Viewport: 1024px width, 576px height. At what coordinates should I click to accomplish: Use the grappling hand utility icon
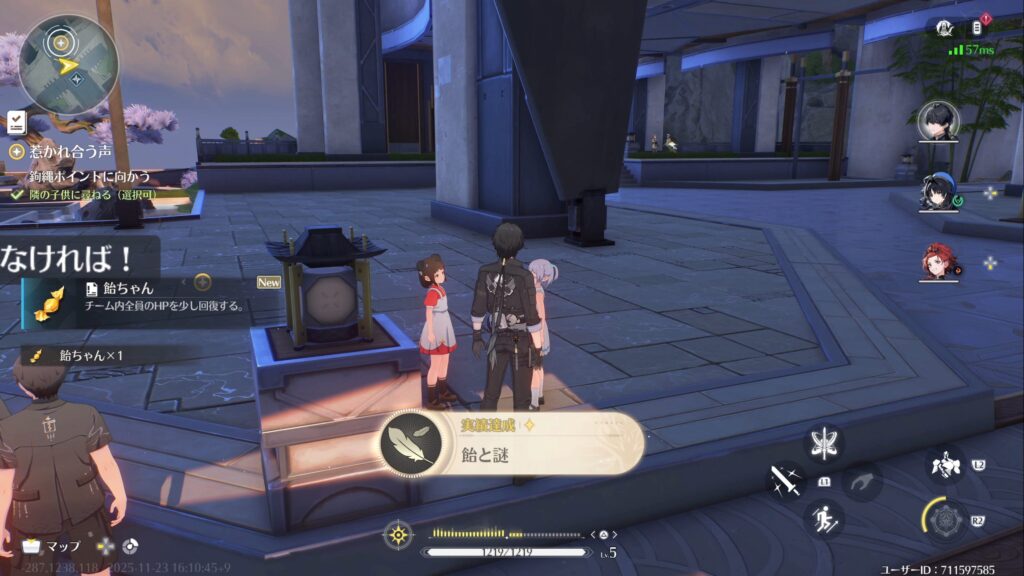coord(861,482)
